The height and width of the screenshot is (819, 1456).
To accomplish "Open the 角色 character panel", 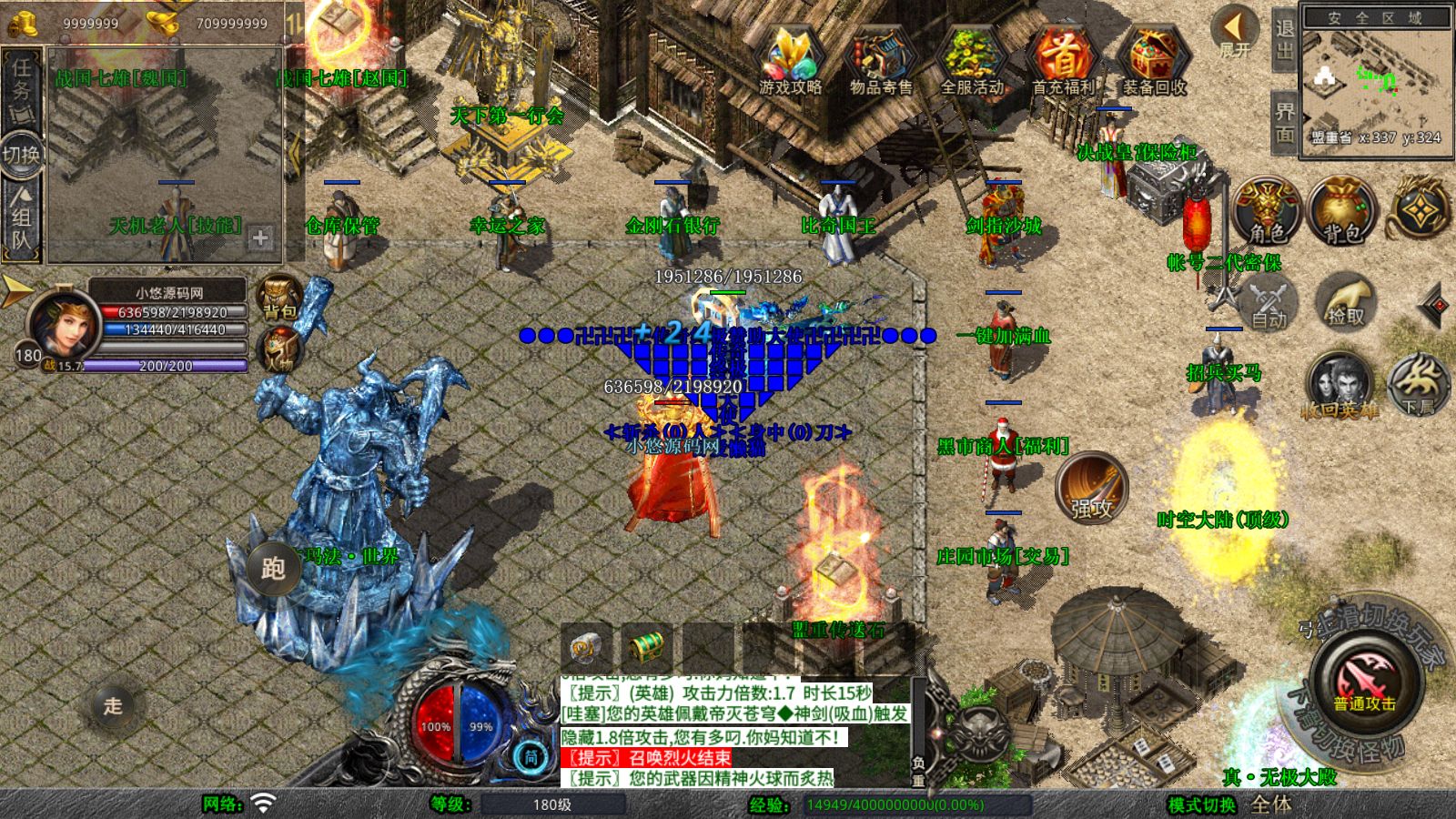I will click(x=1266, y=211).
